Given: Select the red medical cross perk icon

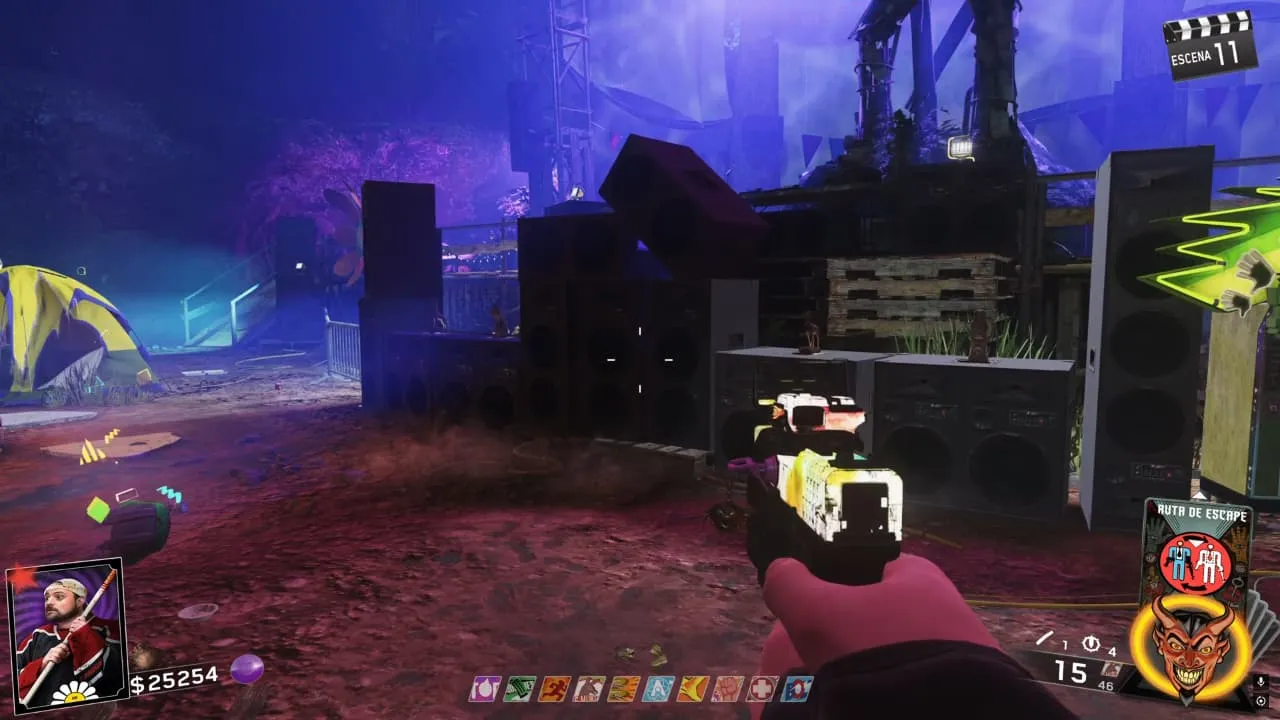Looking at the screenshot, I should tap(762, 688).
